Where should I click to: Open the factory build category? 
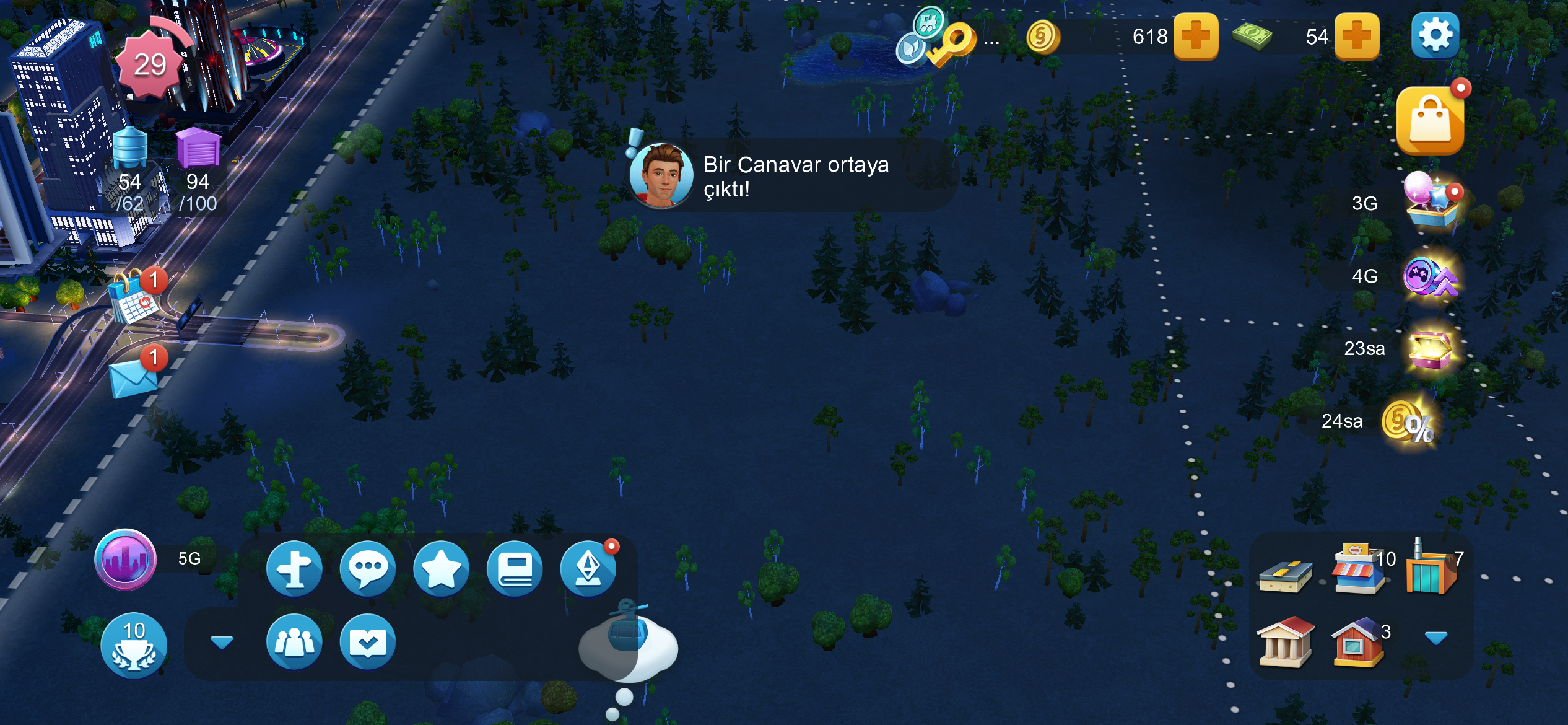click(1431, 570)
